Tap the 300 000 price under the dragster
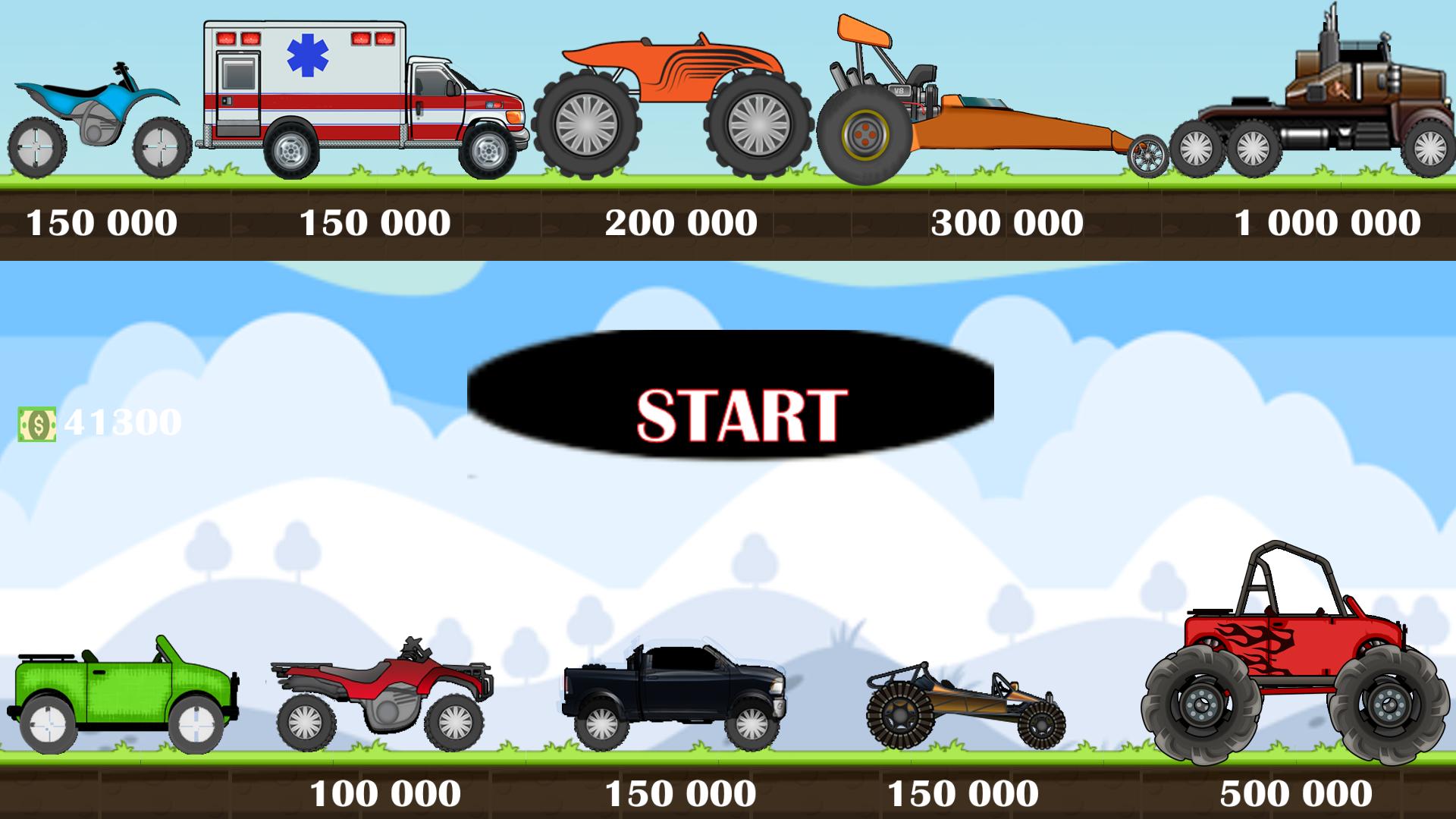 1006,221
